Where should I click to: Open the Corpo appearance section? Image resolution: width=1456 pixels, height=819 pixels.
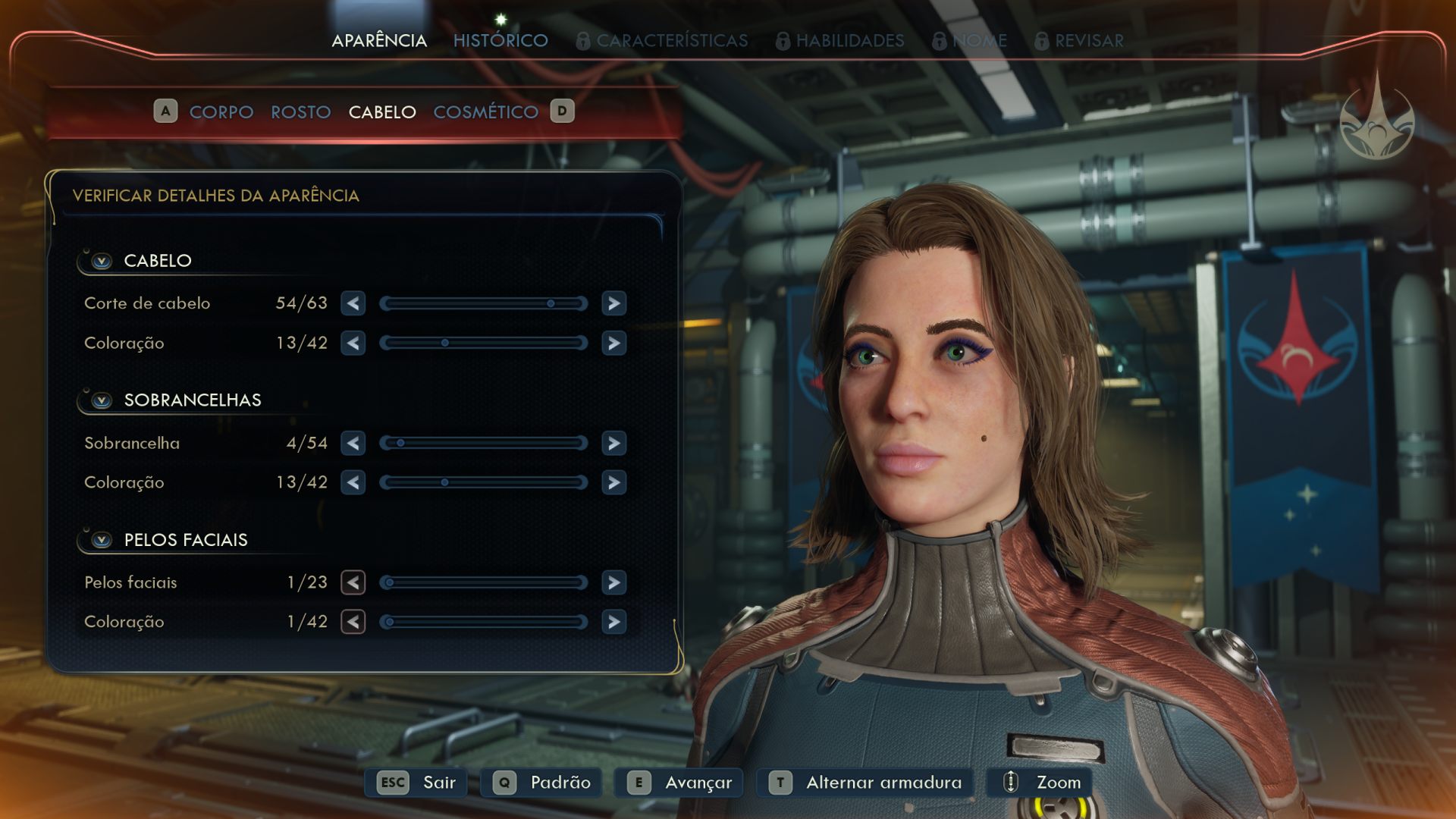click(221, 112)
